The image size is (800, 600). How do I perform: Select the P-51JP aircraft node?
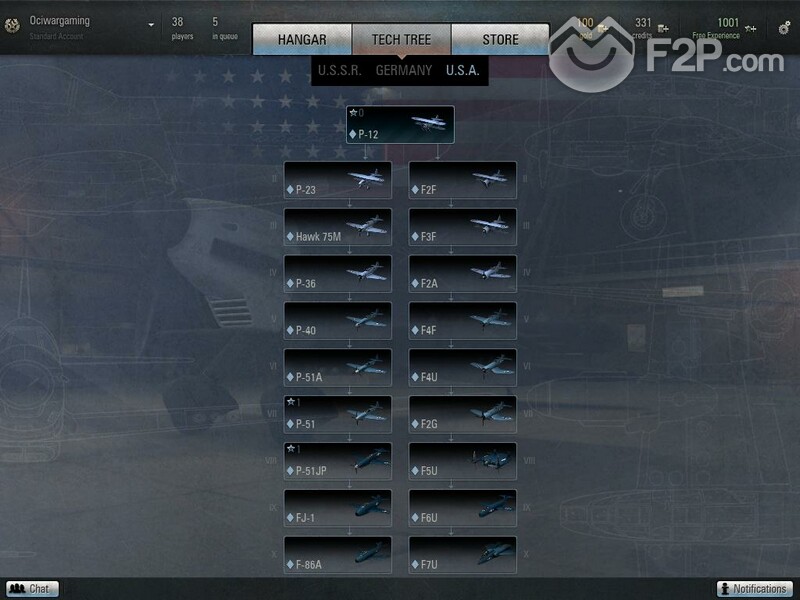[x=337, y=462]
